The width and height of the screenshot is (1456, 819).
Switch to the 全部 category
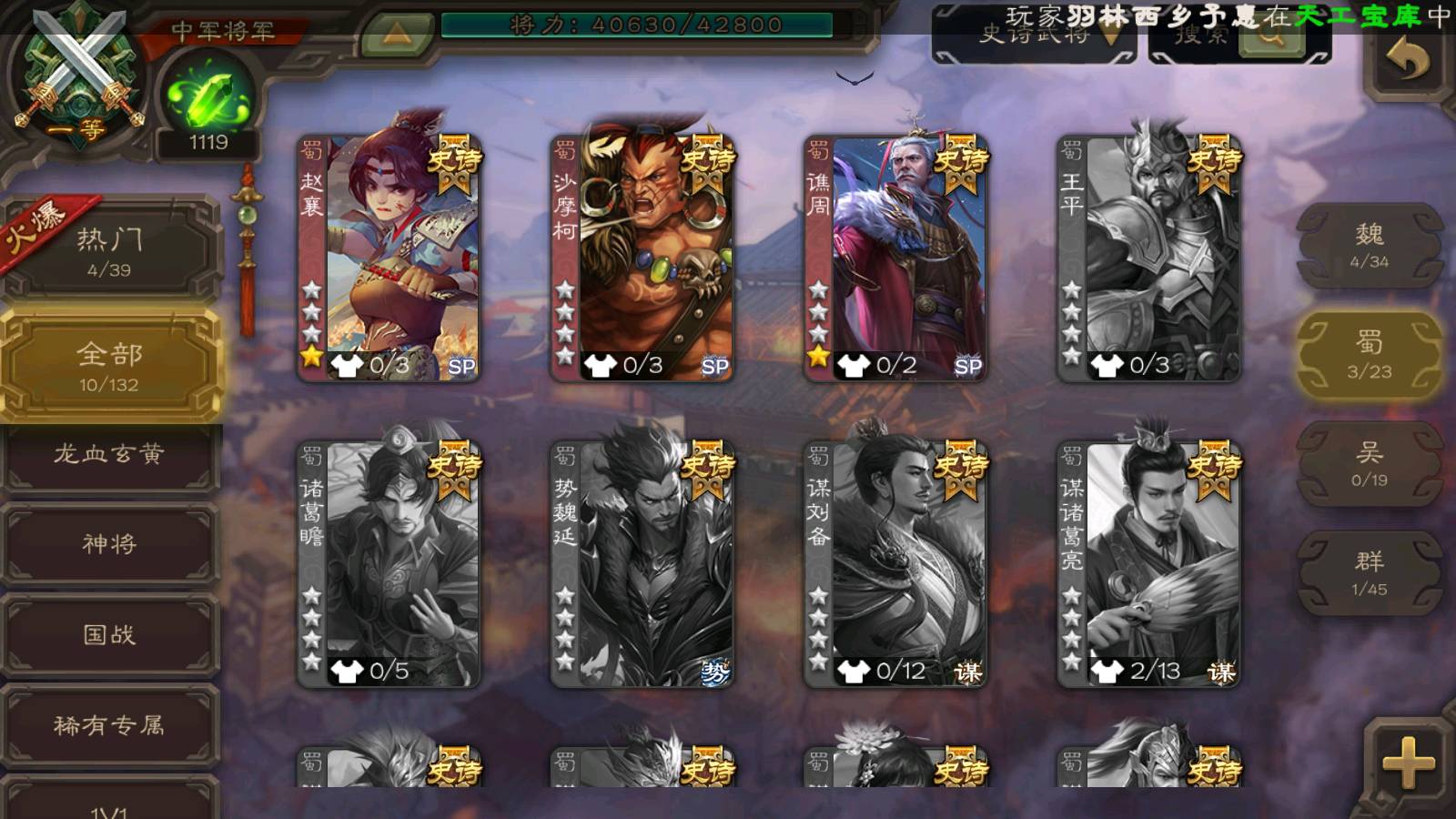pos(109,366)
